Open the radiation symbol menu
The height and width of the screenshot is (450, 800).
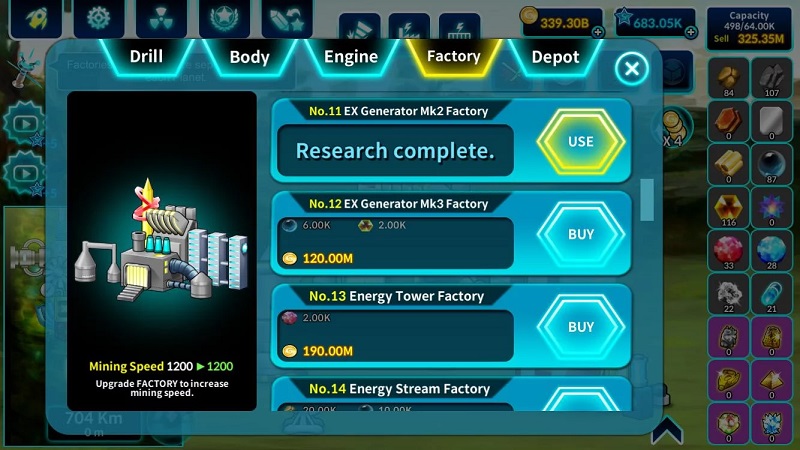pos(160,19)
